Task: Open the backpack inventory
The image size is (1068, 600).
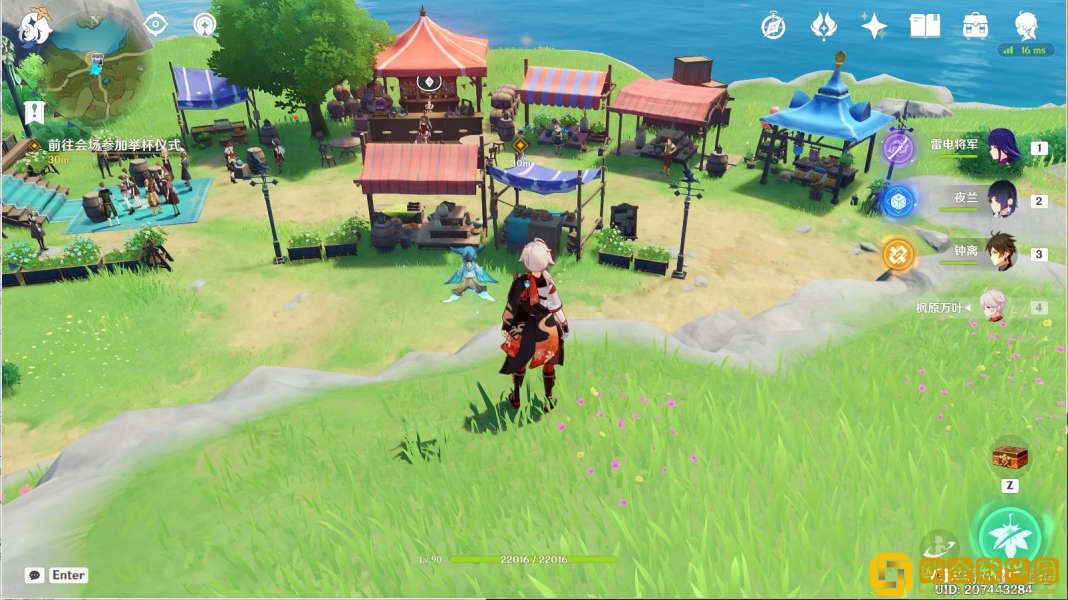Action: coord(976,26)
